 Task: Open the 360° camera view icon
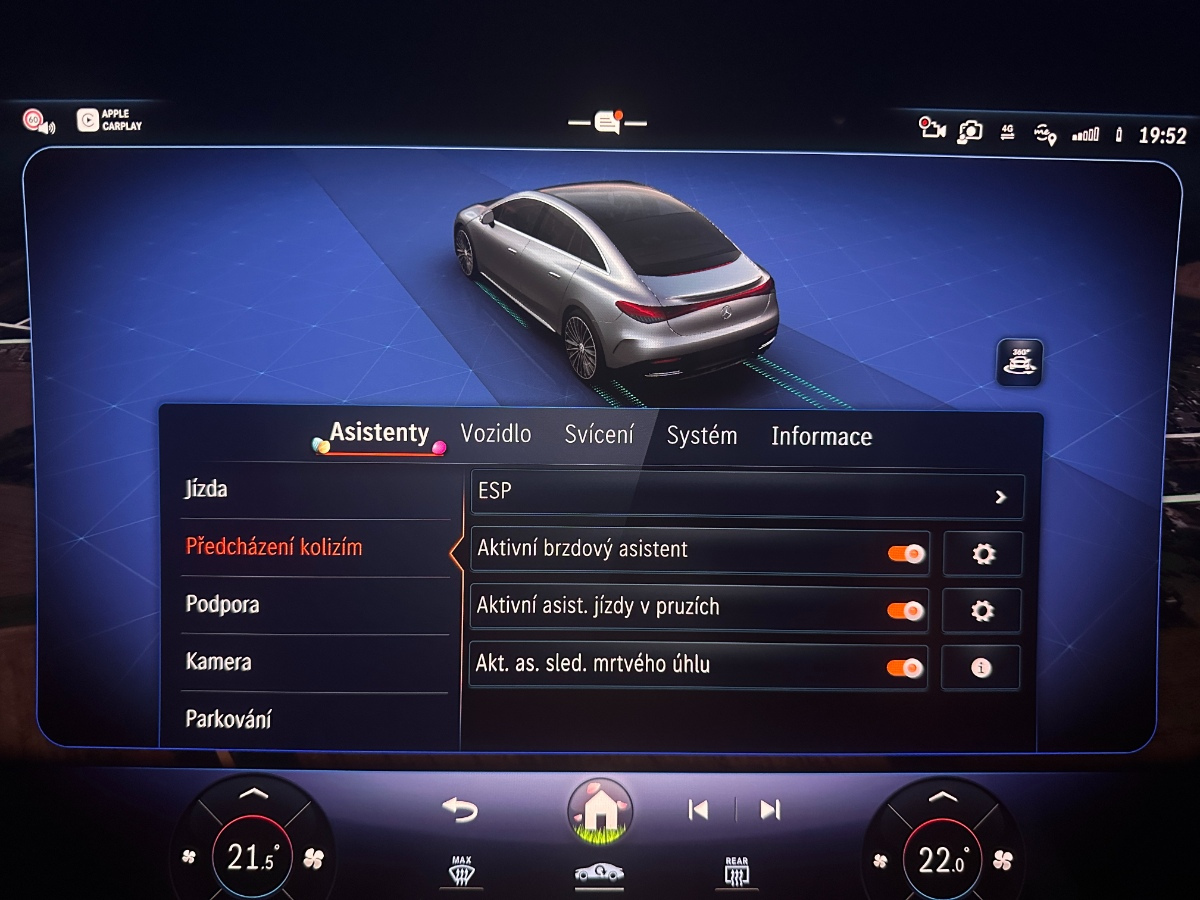1019,362
